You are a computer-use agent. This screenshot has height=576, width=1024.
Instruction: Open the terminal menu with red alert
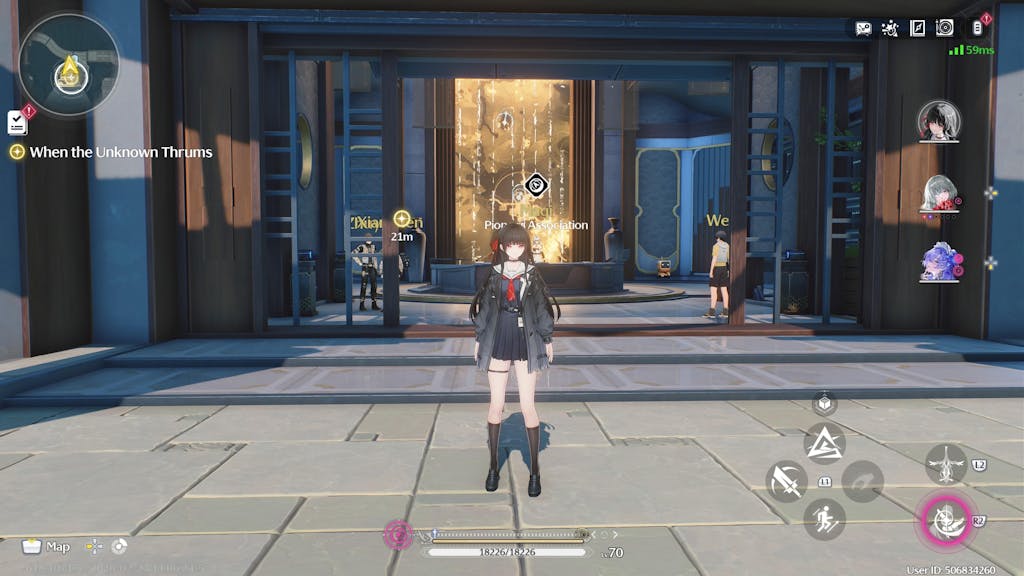pos(978,28)
